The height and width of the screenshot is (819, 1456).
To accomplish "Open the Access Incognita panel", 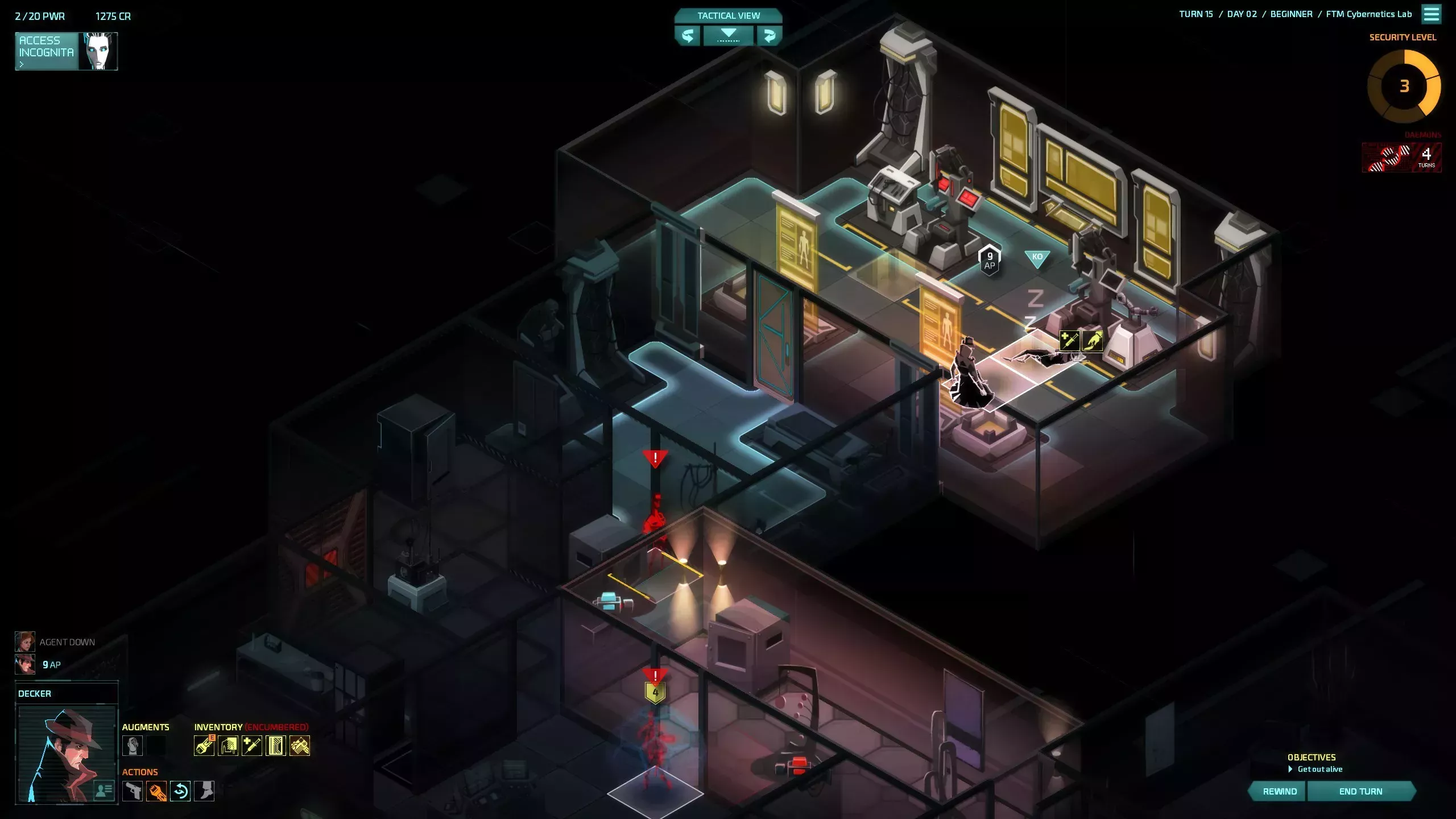I will pyautogui.click(x=66, y=51).
